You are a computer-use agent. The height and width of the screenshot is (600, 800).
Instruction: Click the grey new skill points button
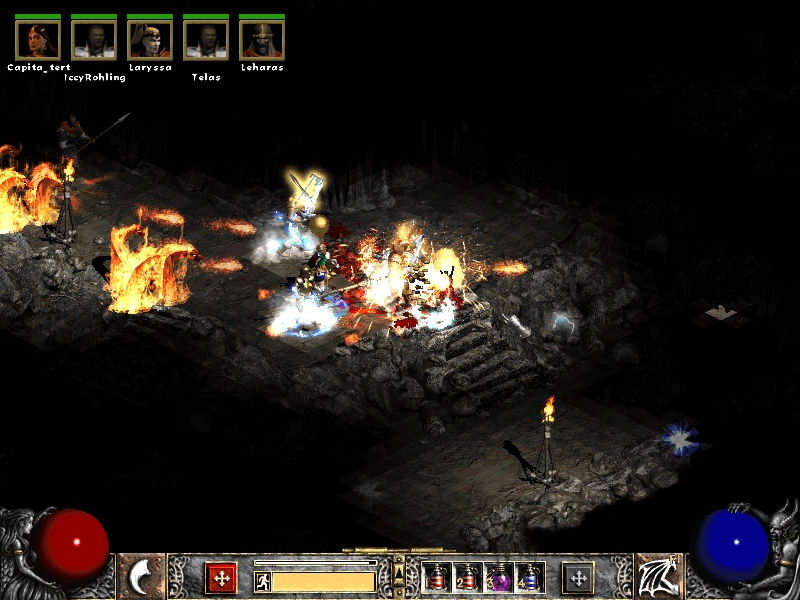click(x=578, y=577)
